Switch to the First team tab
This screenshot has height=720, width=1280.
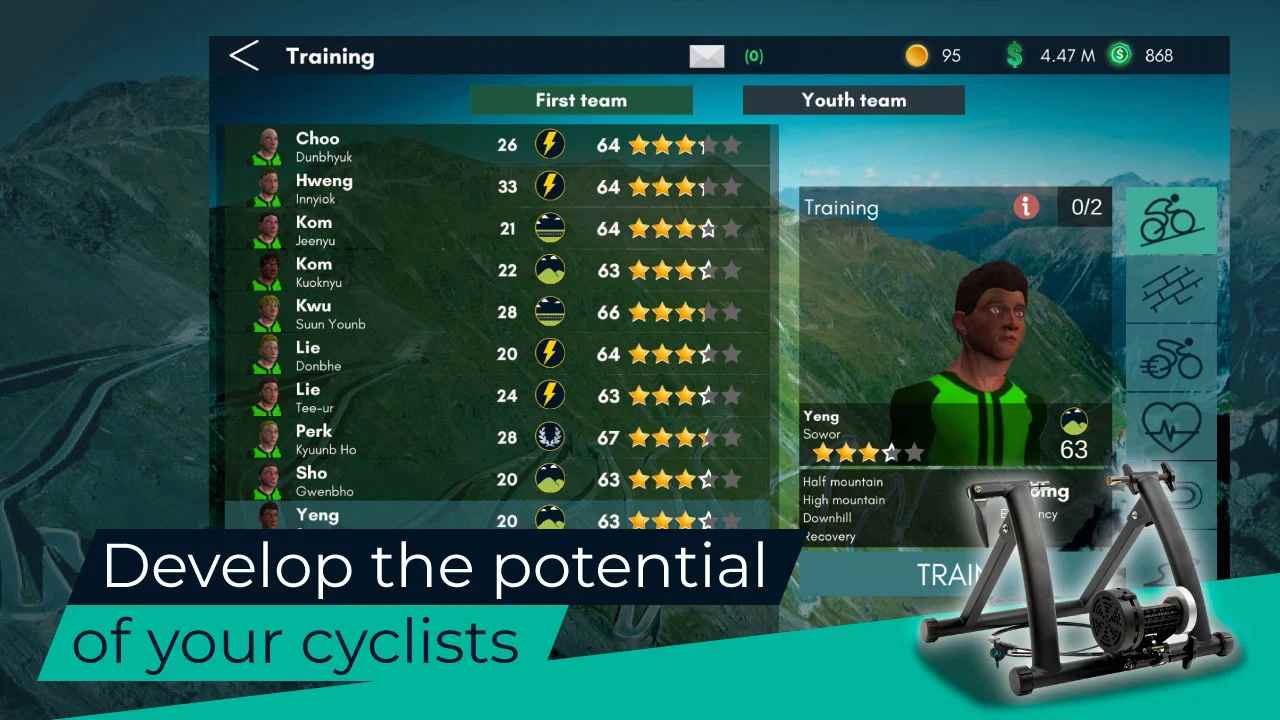coord(581,100)
